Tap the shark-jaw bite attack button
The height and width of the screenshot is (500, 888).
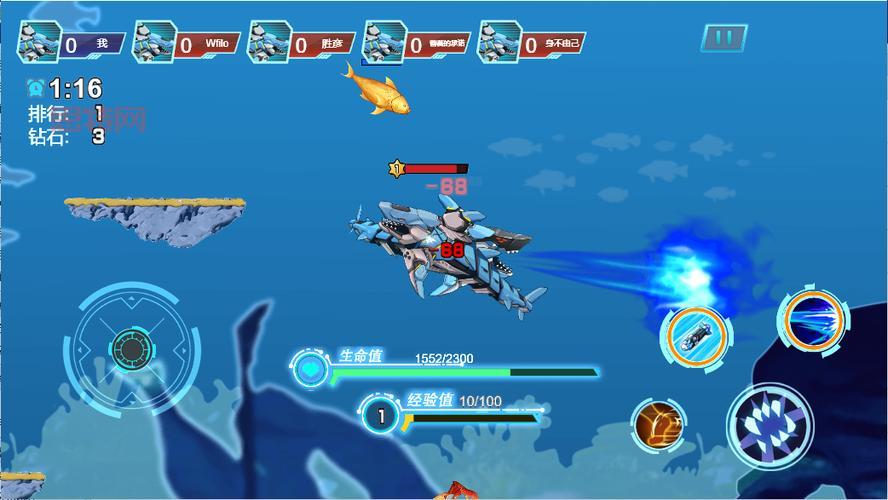click(x=769, y=427)
